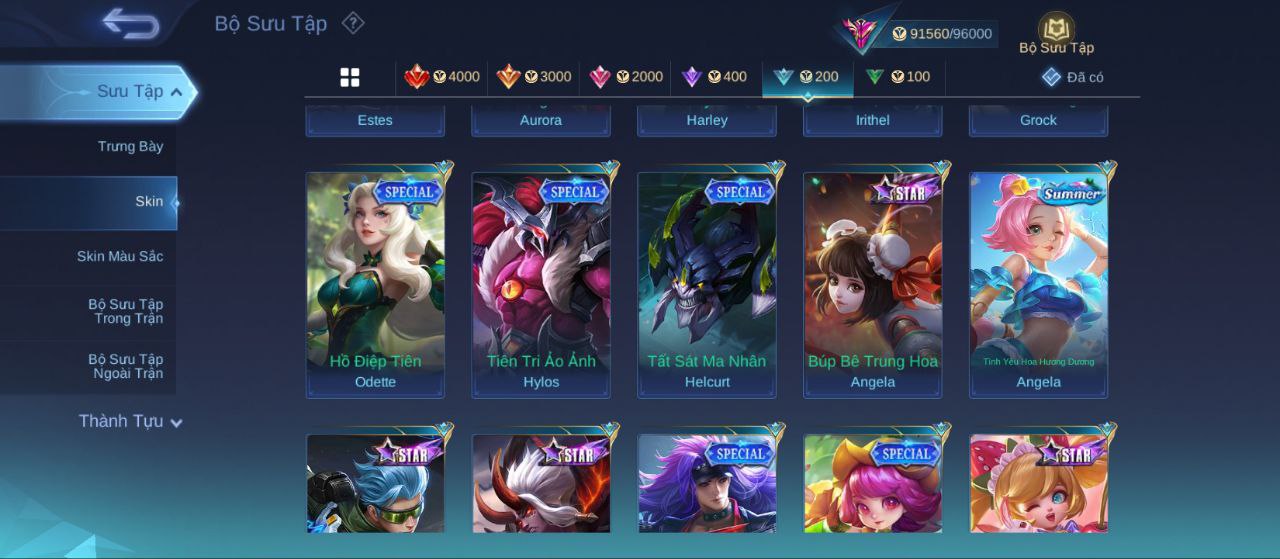Collapse the Sưu Tập menu section
The width and height of the screenshot is (1280, 559).
click(176, 92)
